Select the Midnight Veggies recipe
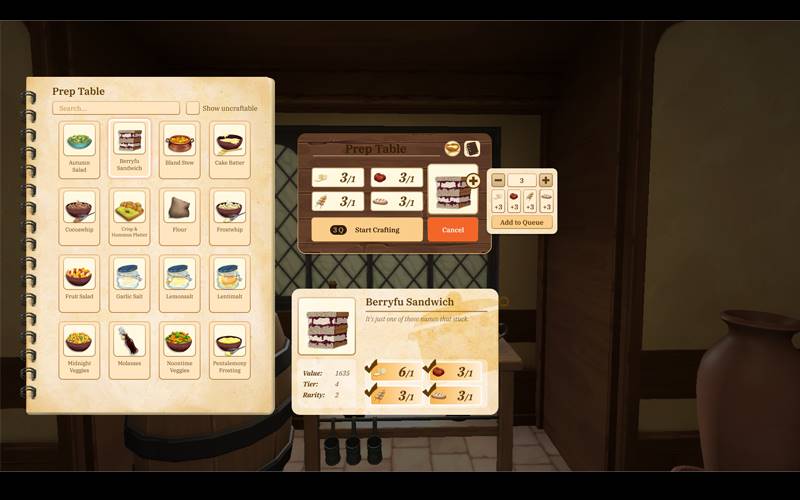The height and width of the screenshot is (500, 800). click(79, 349)
